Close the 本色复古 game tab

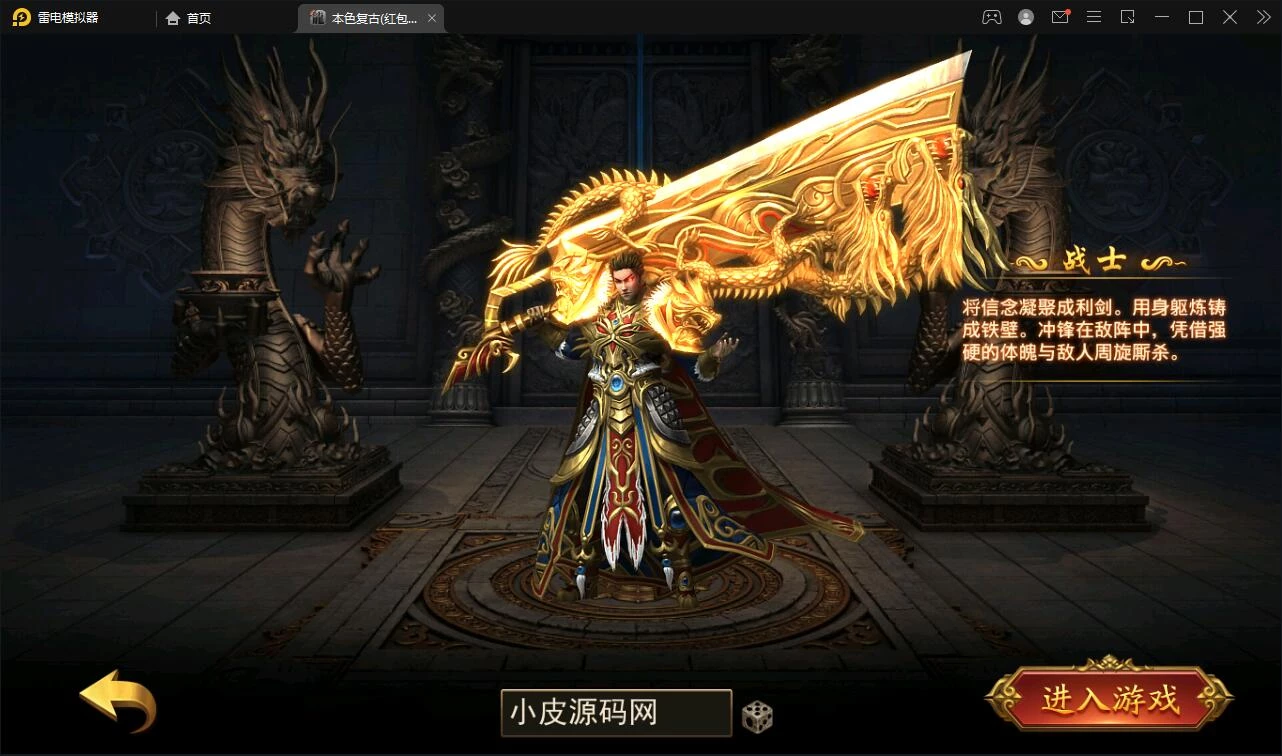[431, 17]
